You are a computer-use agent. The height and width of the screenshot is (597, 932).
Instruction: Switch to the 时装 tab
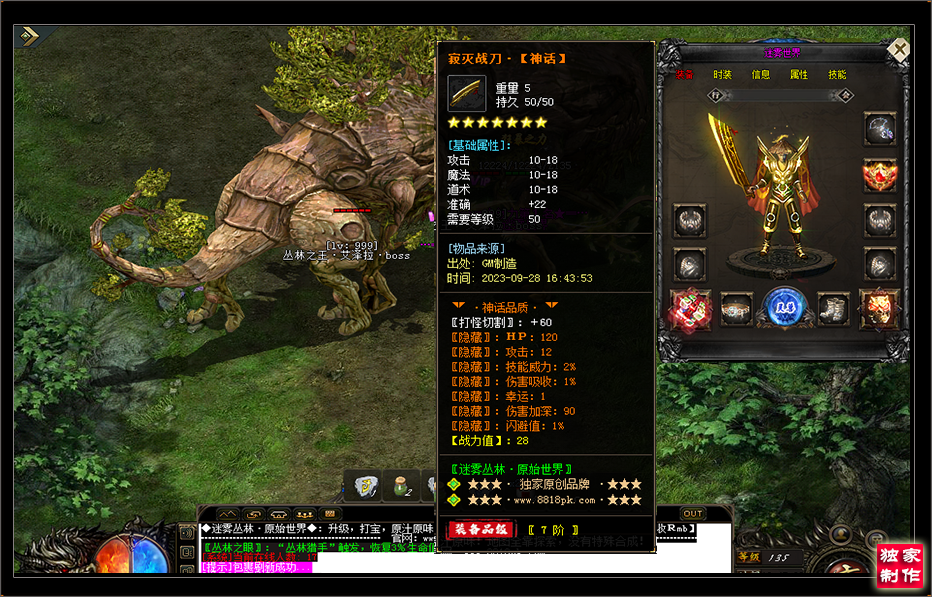click(723, 75)
